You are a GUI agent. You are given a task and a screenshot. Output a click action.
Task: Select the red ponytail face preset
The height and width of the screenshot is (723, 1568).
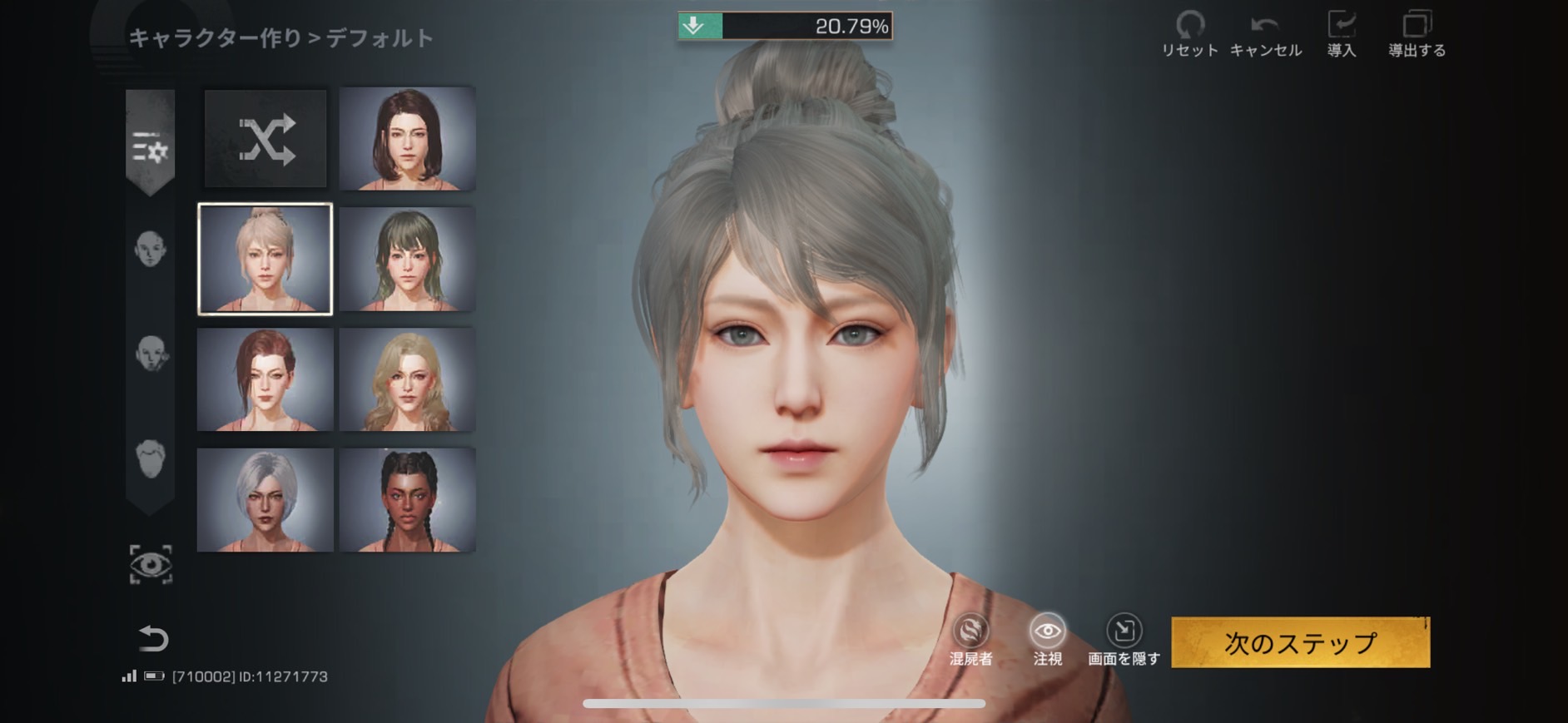(x=265, y=379)
